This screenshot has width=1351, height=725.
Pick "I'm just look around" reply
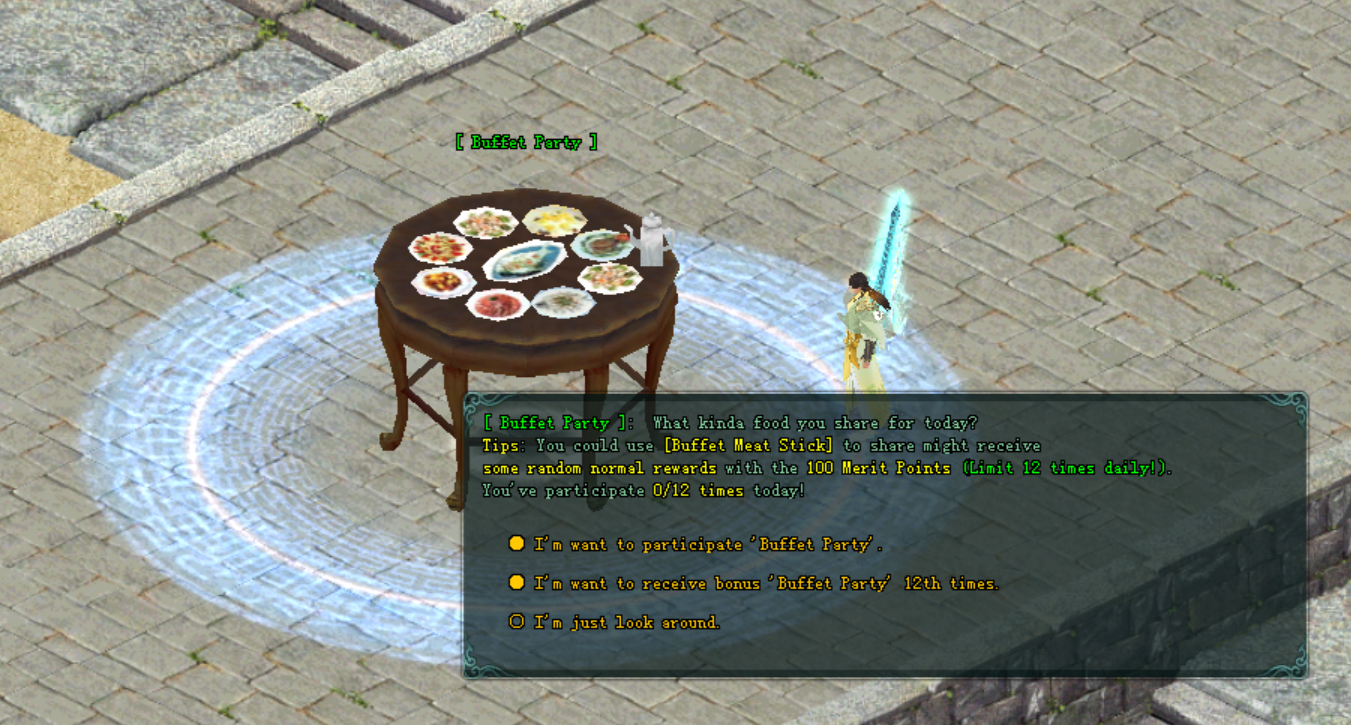point(626,622)
